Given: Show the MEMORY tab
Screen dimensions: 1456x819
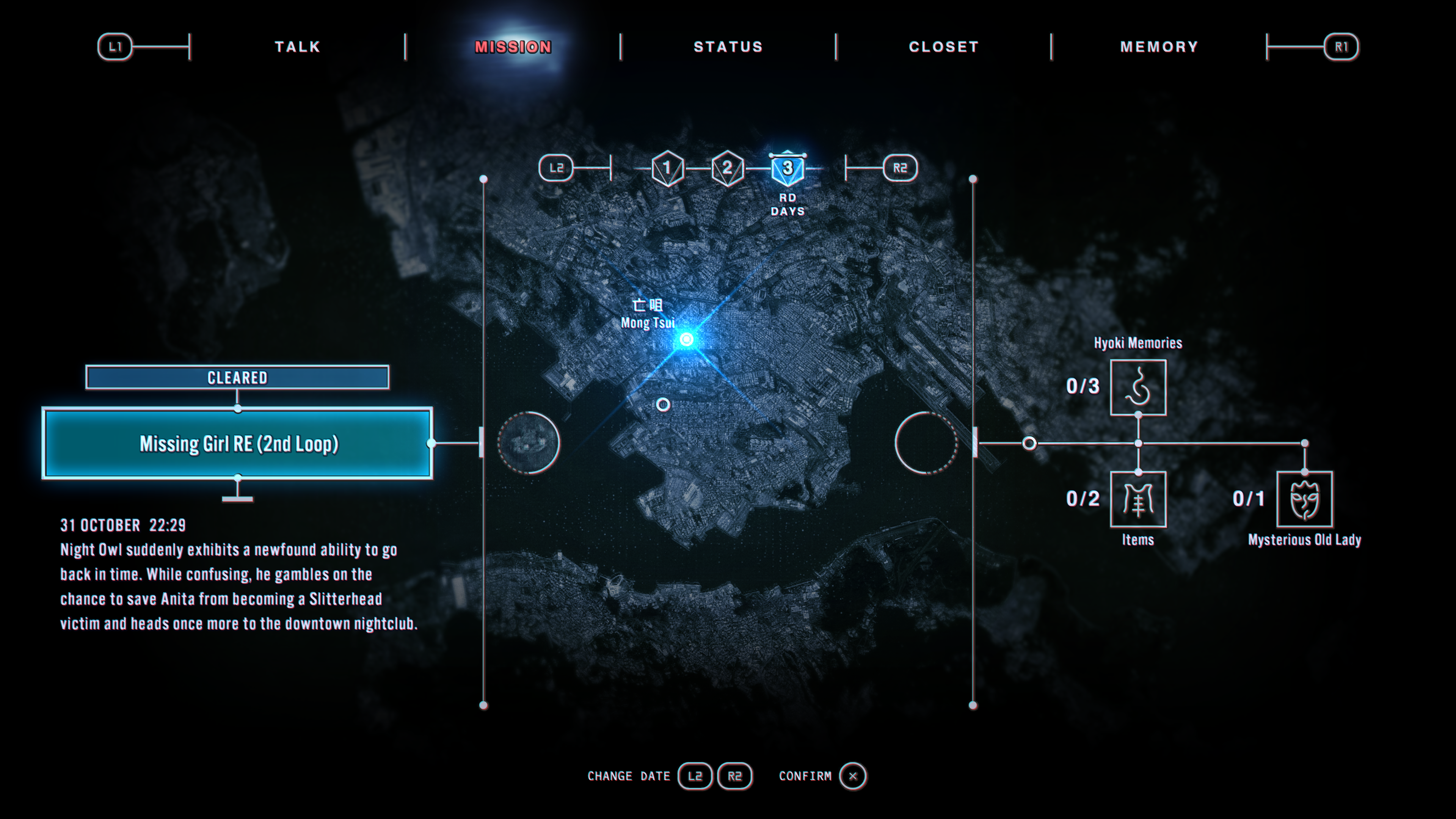Looking at the screenshot, I should [1159, 47].
